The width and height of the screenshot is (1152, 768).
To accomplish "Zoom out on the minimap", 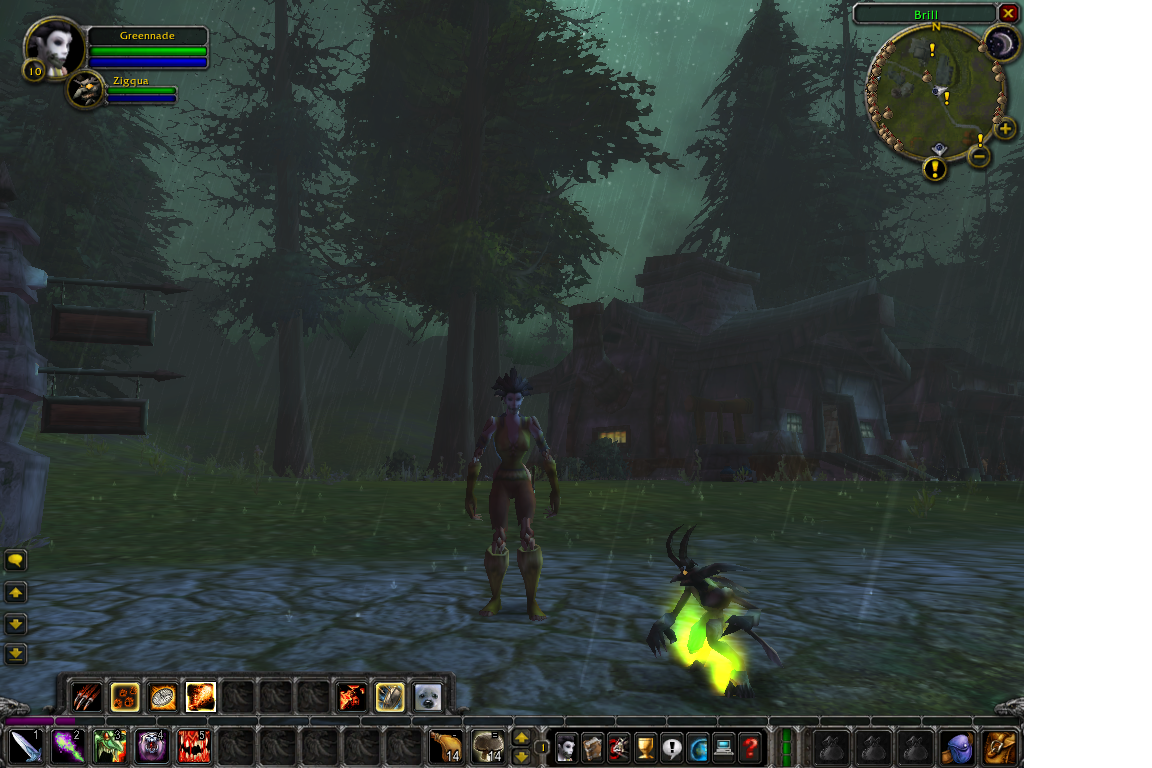I will (x=980, y=156).
